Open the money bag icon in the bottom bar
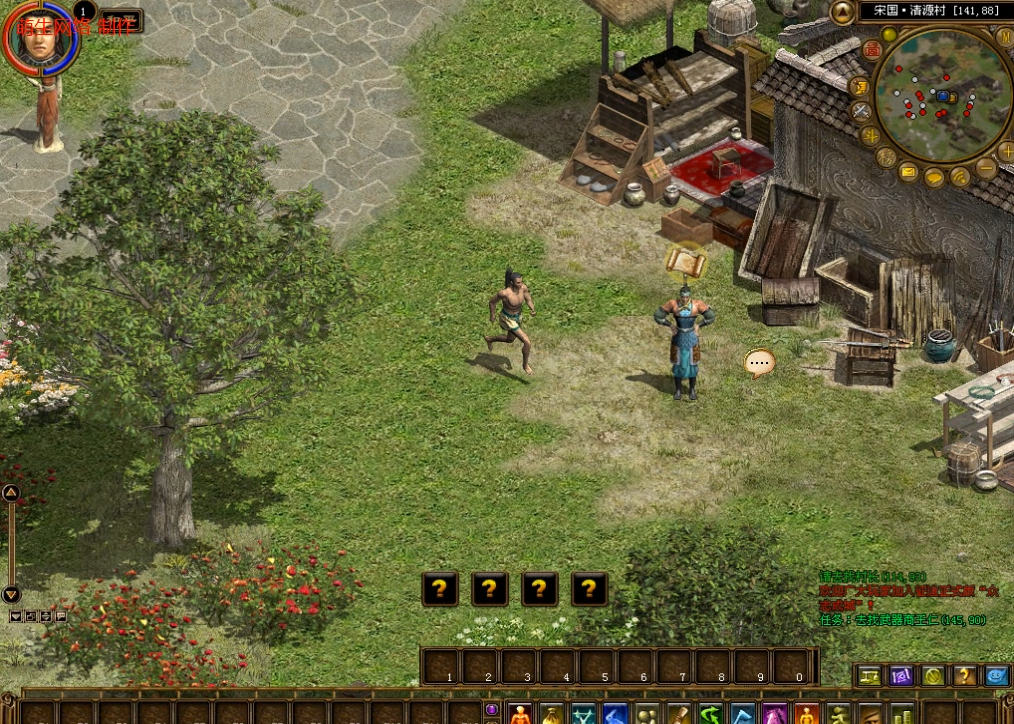The width and height of the screenshot is (1014, 724). click(551, 714)
